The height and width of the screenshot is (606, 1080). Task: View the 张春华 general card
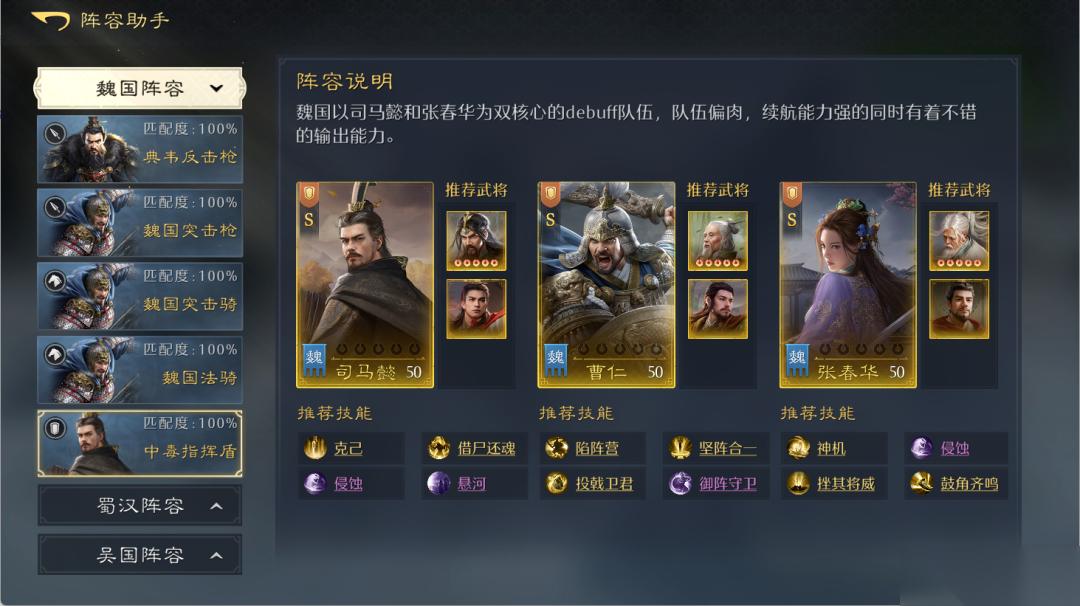pyautogui.click(x=848, y=284)
